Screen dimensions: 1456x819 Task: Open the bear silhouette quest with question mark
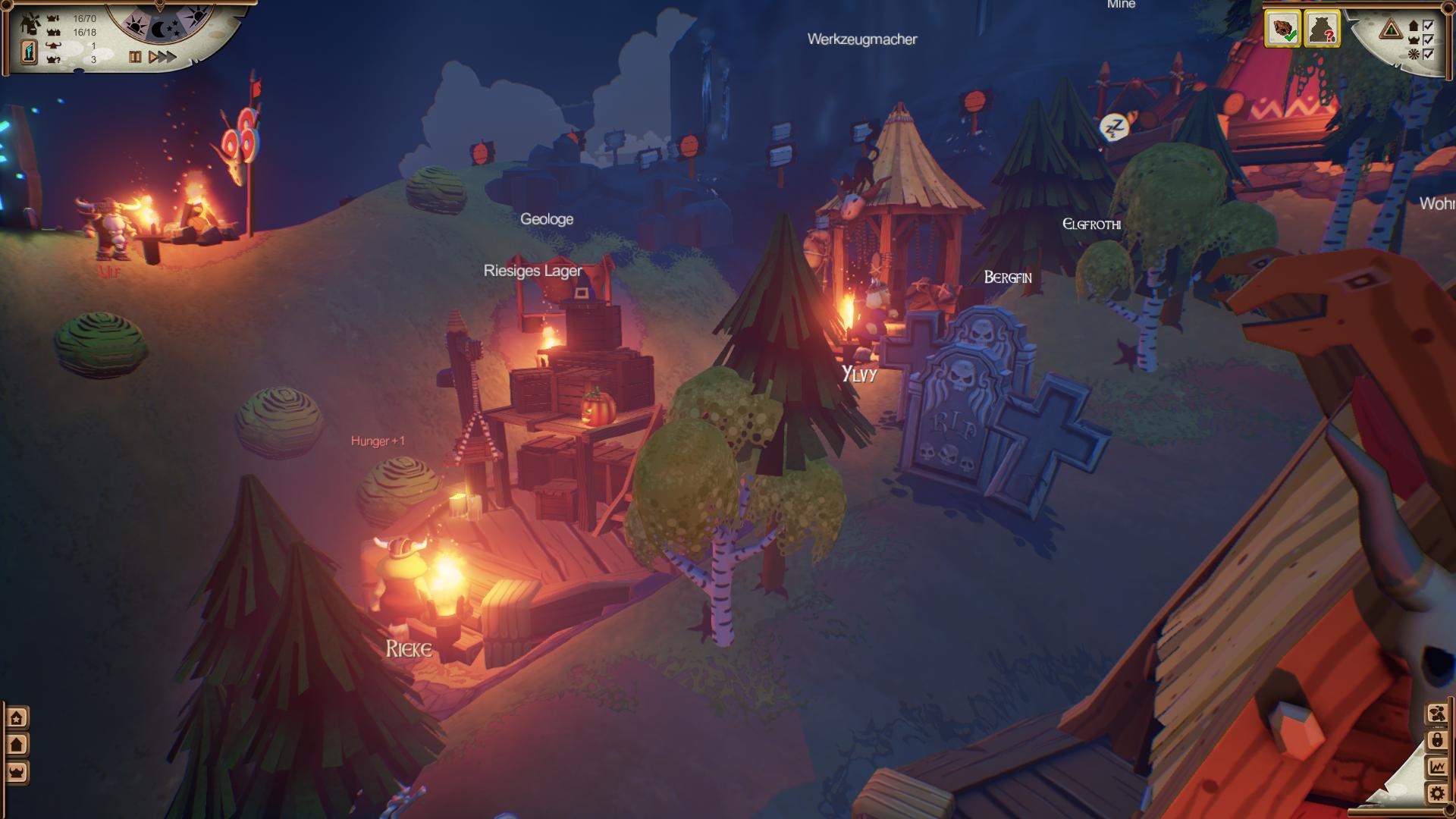point(1322,30)
